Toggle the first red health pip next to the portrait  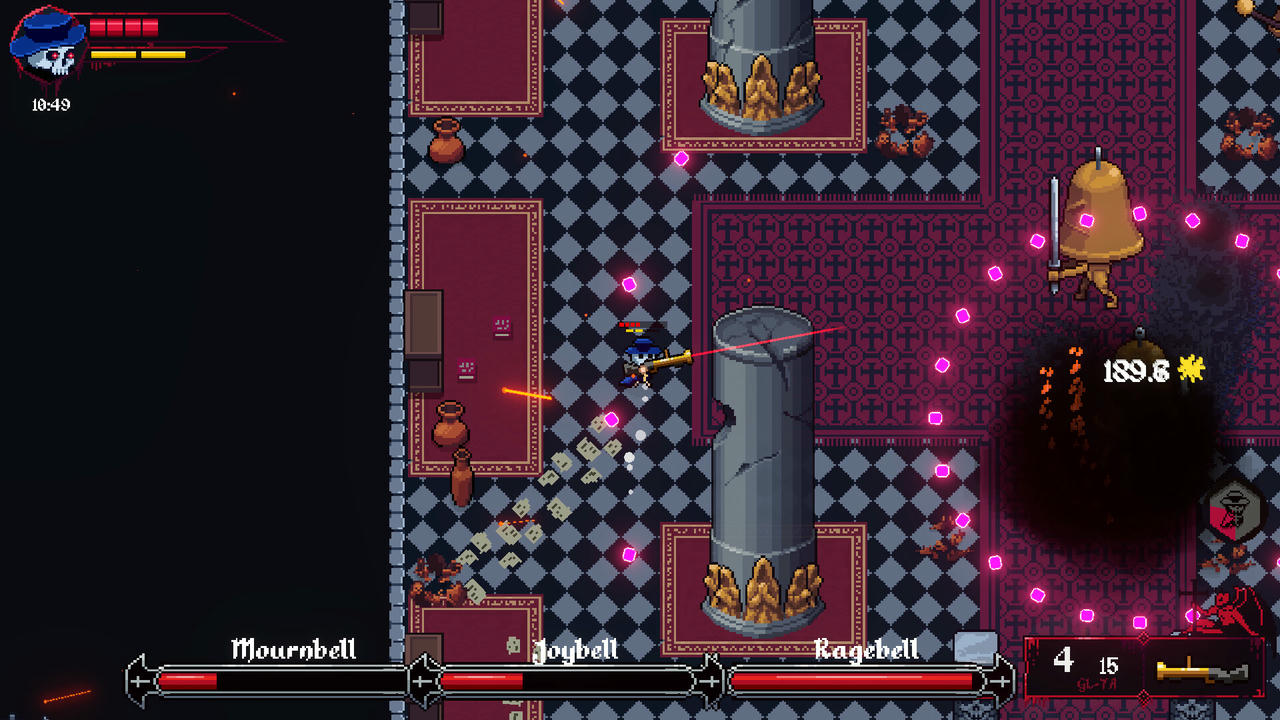point(97,27)
